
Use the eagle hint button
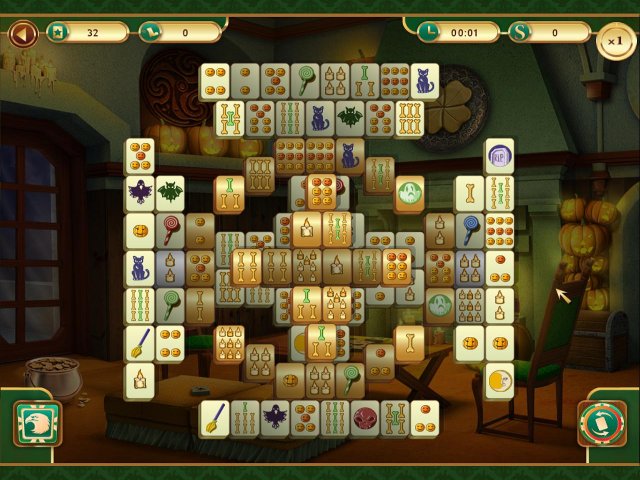click(x=37, y=423)
